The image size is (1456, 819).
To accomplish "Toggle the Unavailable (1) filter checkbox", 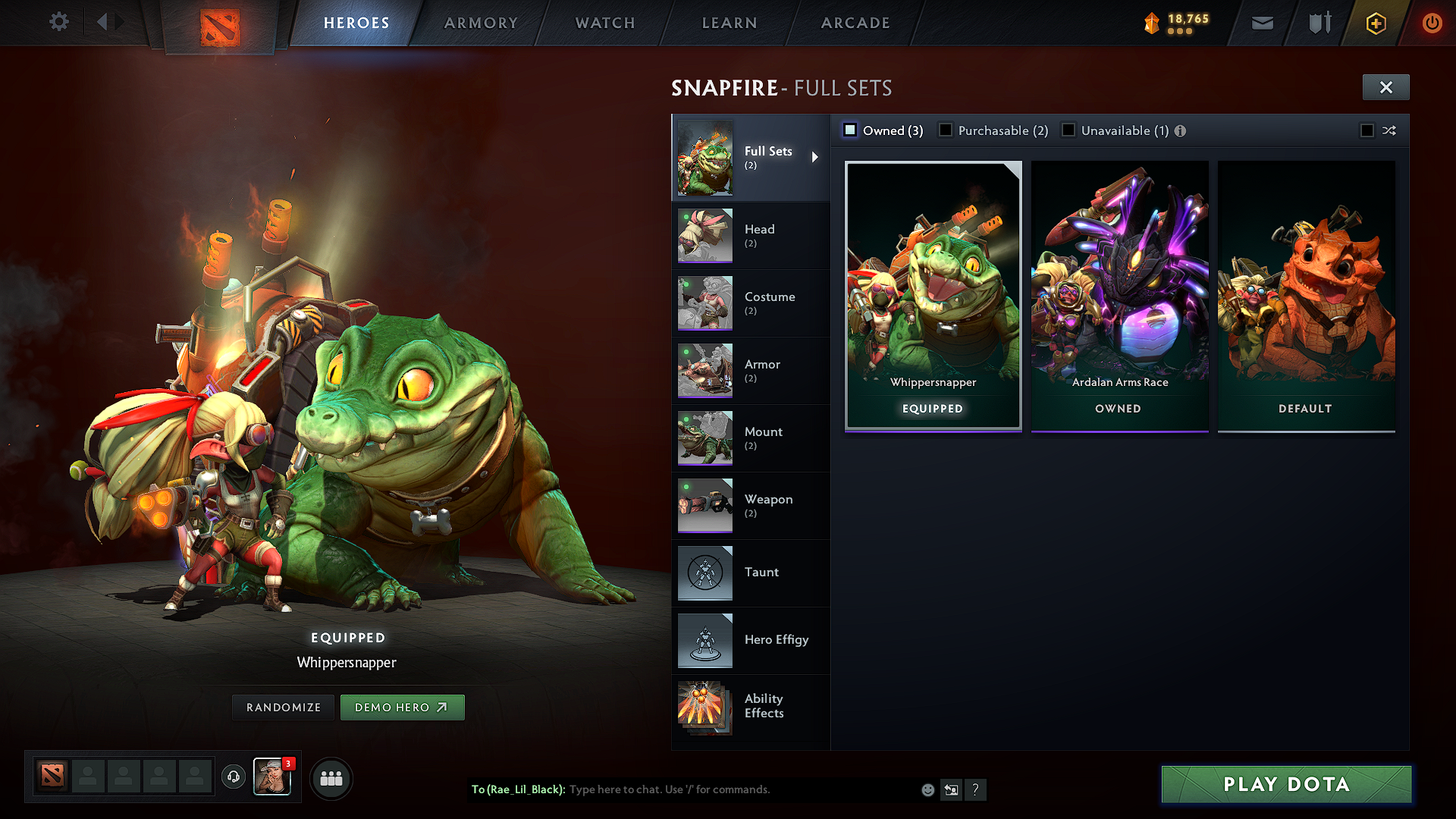I will 1068,130.
